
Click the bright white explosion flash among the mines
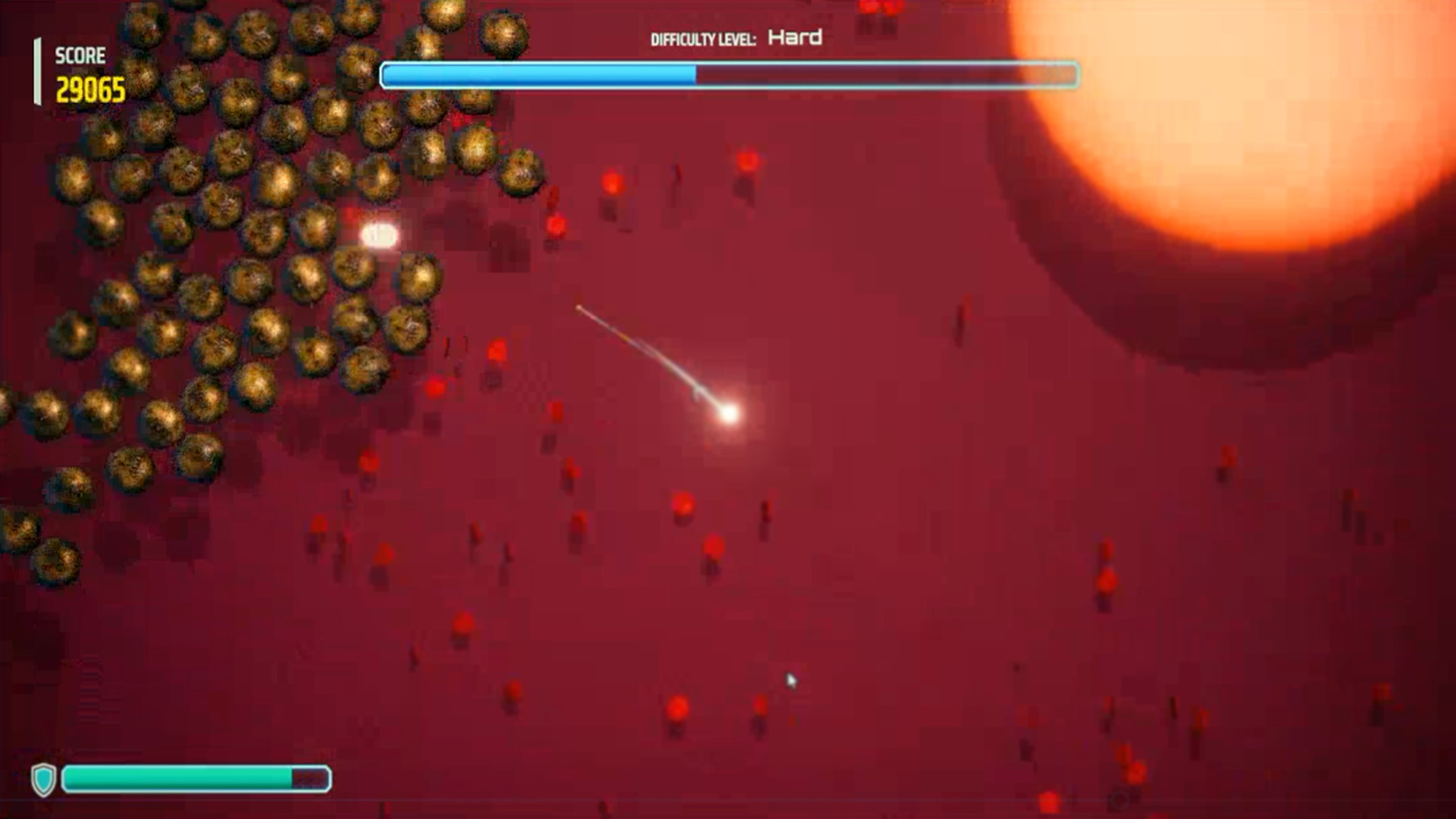377,236
